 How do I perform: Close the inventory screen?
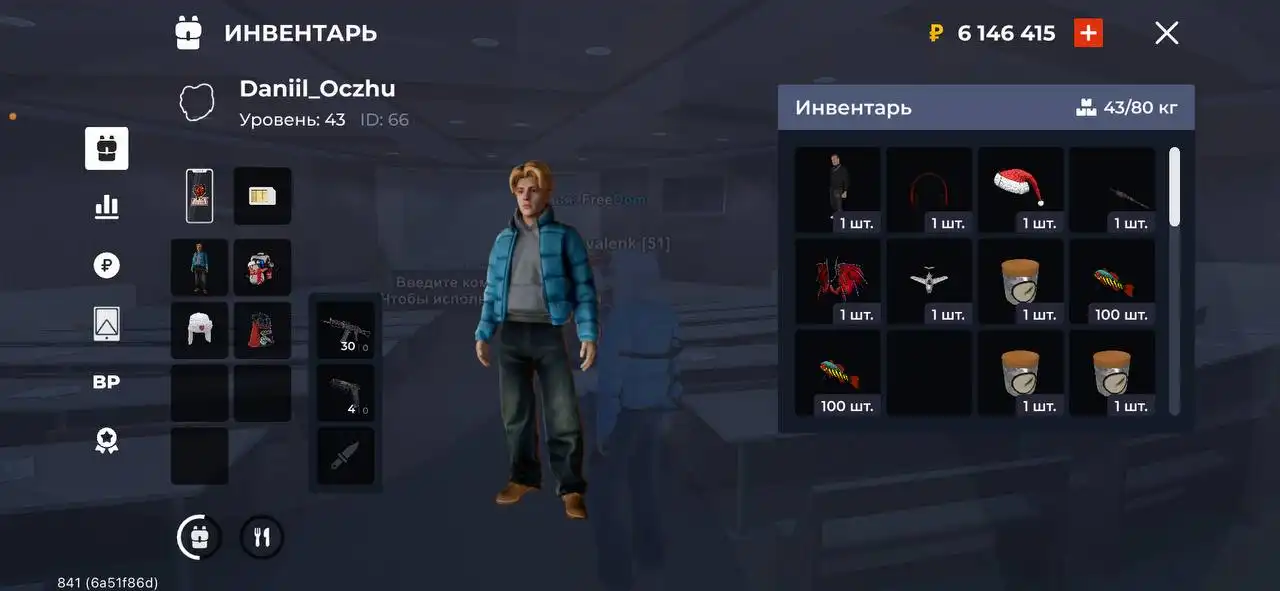coord(1166,33)
